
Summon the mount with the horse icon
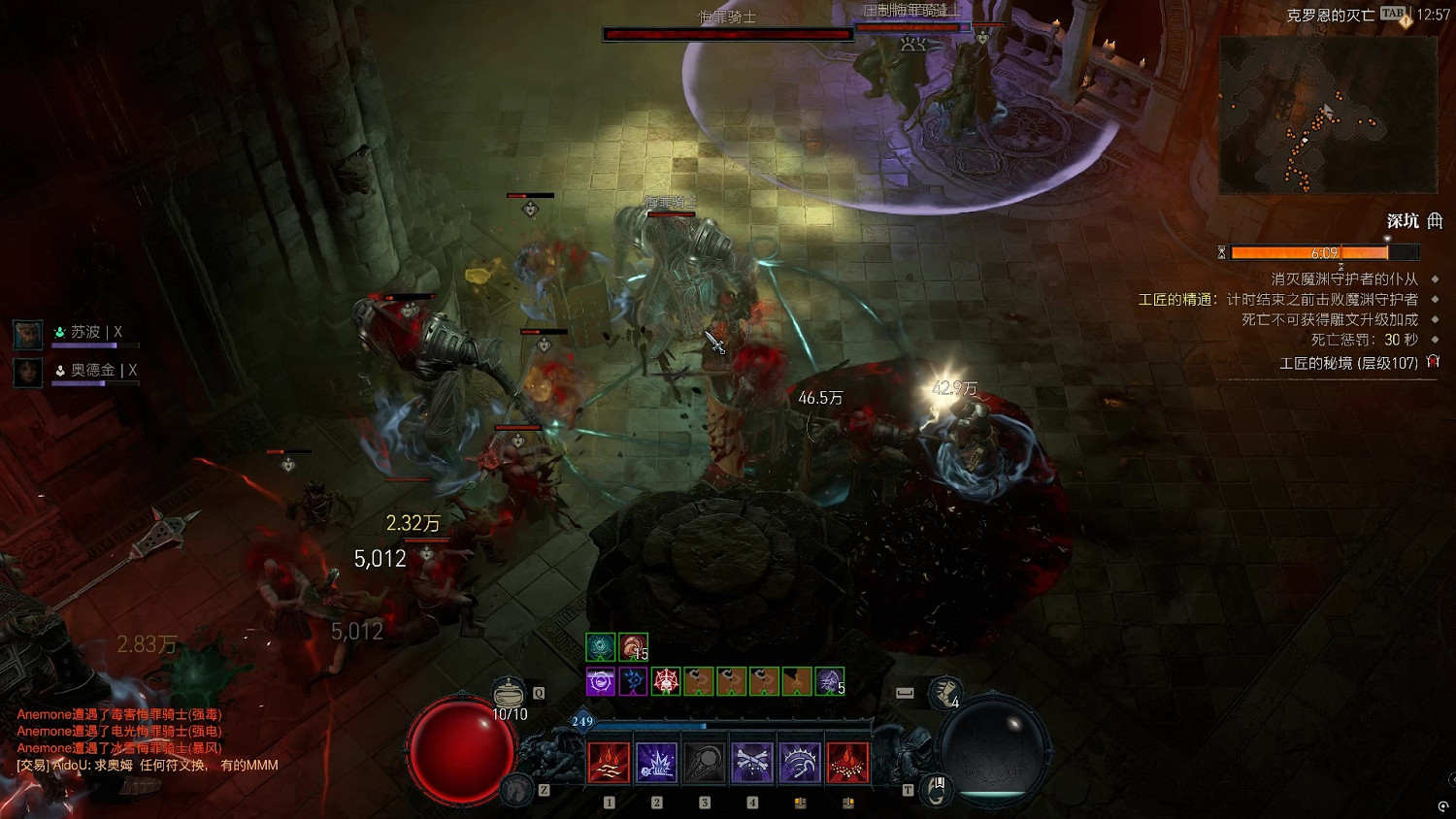click(x=518, y=789)
